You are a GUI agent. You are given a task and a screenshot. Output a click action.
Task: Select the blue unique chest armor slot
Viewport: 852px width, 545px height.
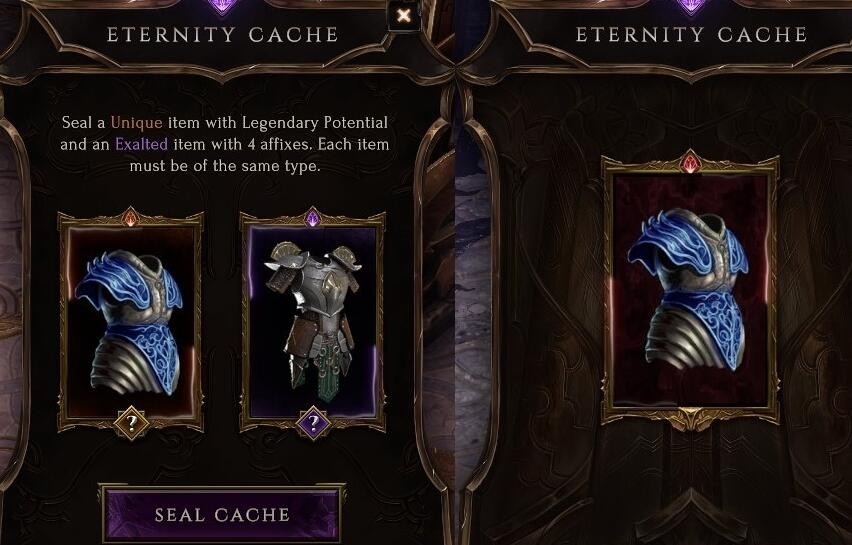pyautogui.click(x=131, y=320)
